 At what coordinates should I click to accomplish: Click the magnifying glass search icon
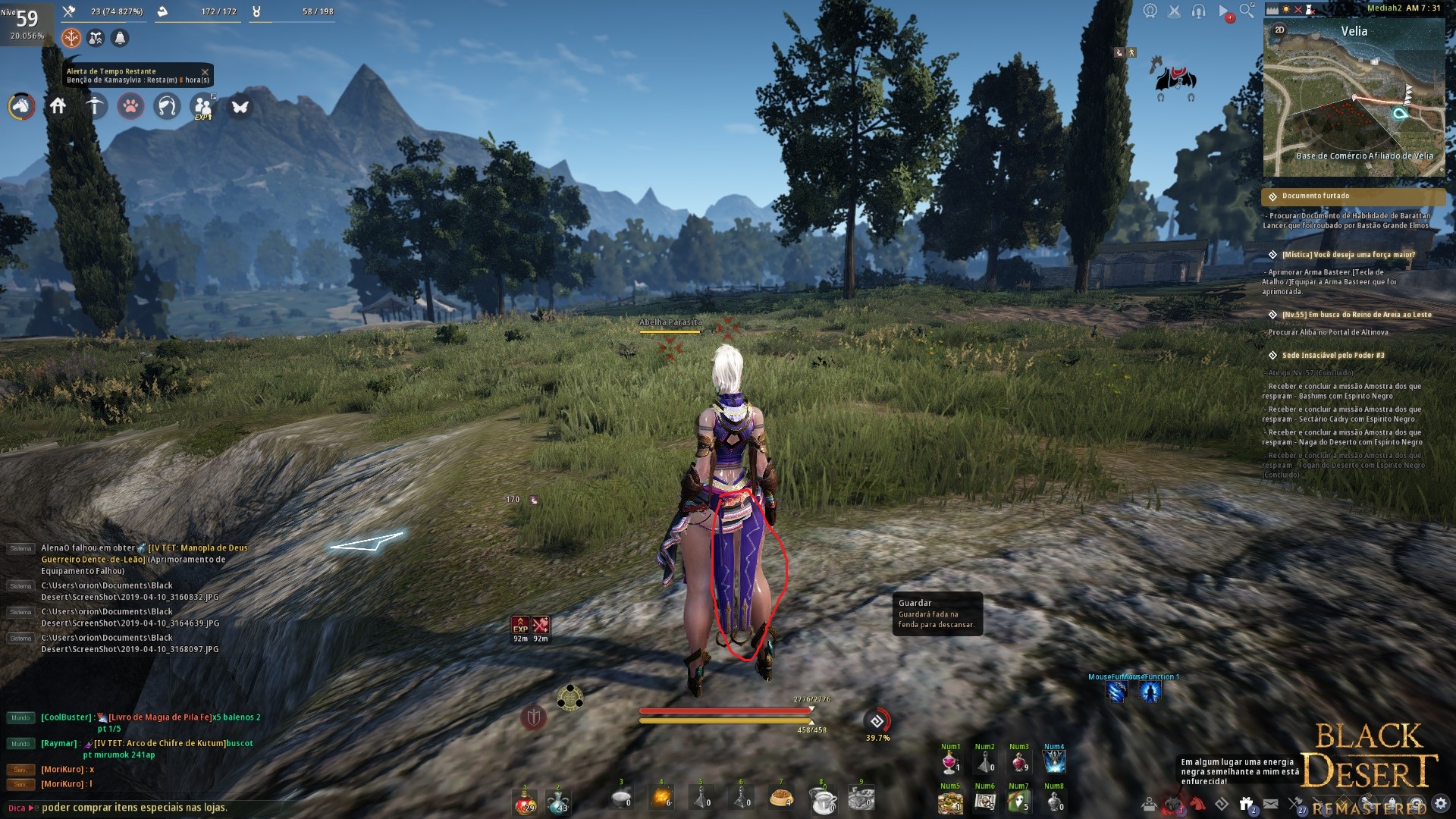pos(1247,11)
